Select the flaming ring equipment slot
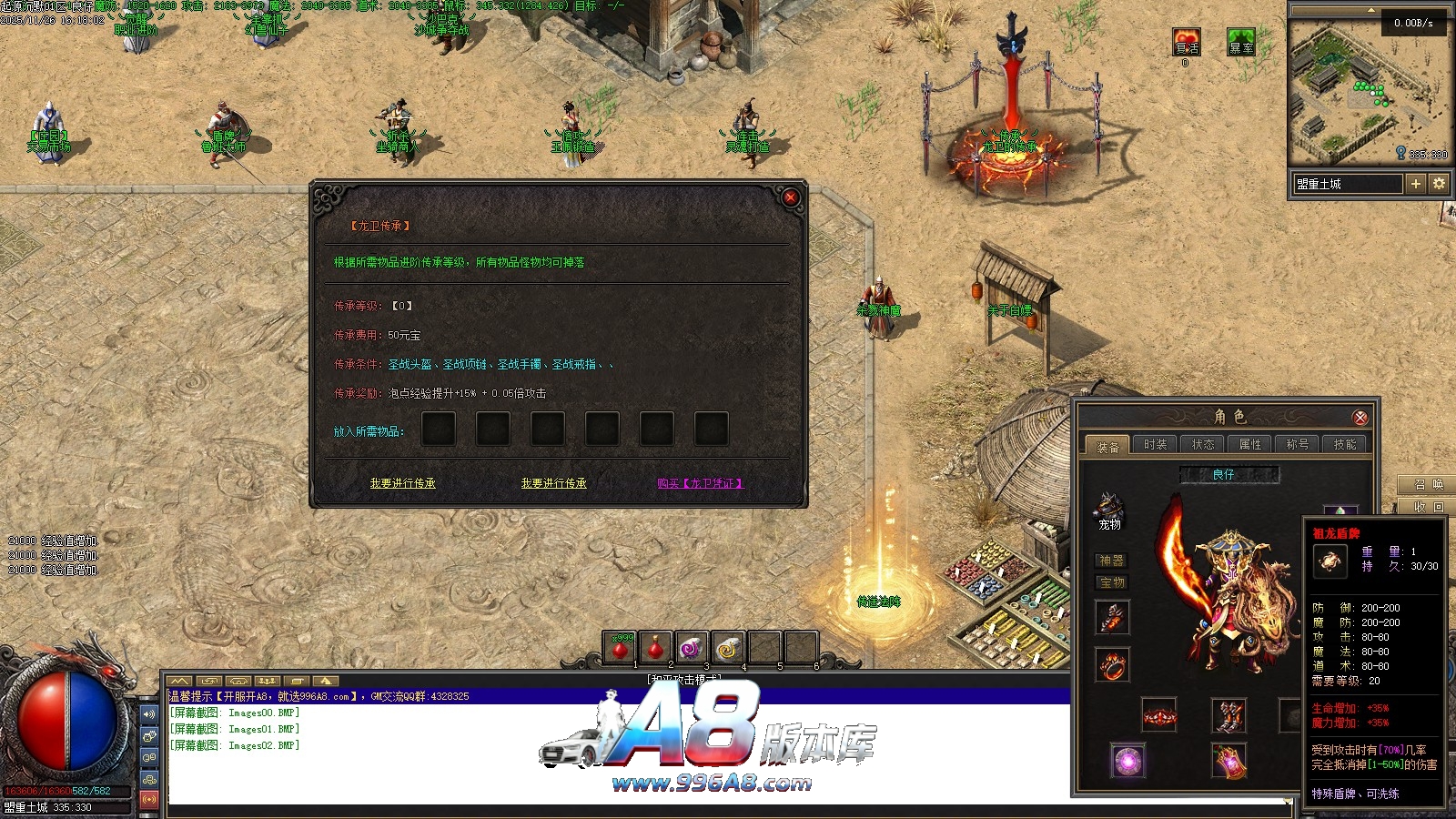1456x819 pixels. click(x=1111, y=664)
